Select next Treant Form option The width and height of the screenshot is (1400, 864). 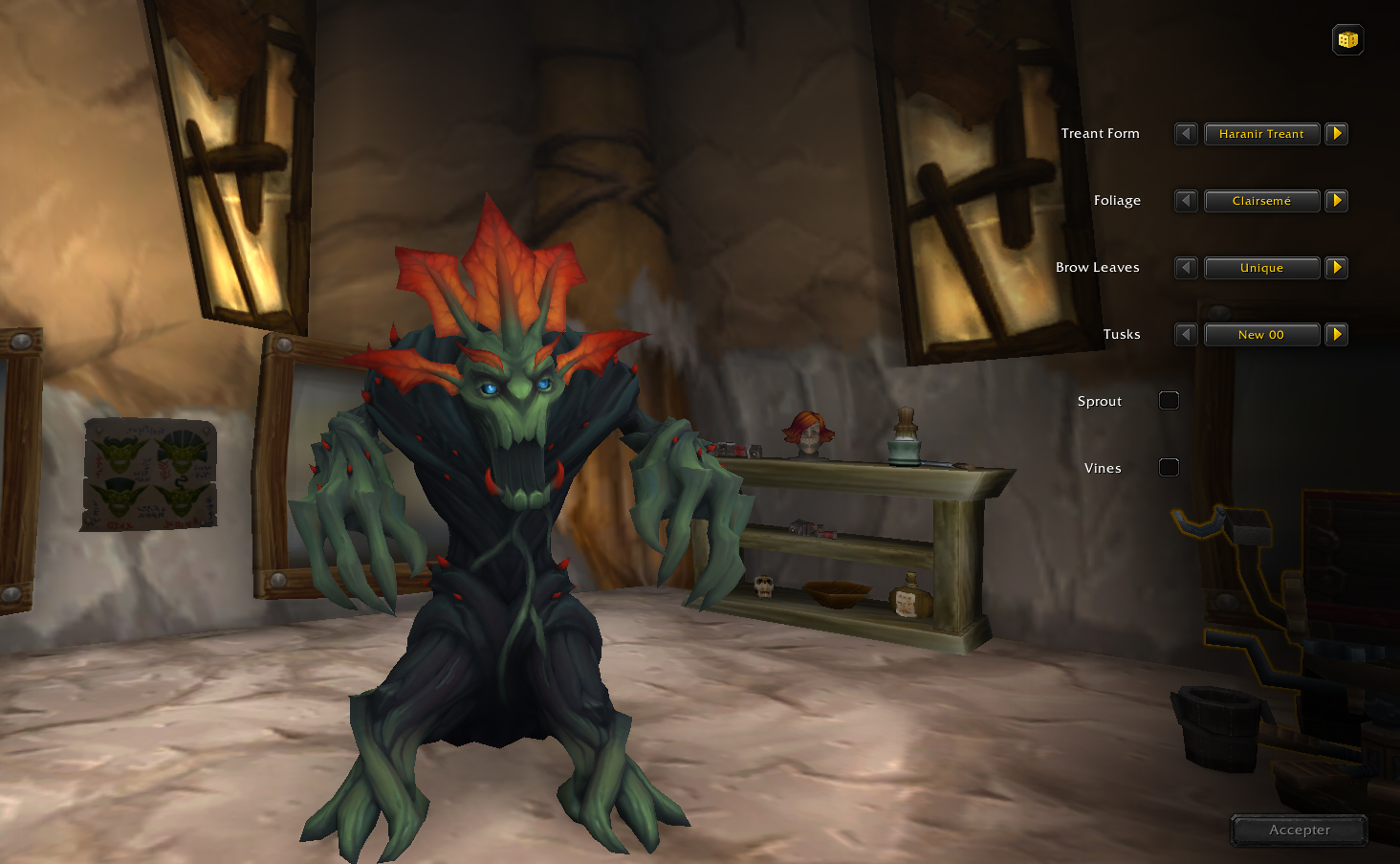[1337, 134]
